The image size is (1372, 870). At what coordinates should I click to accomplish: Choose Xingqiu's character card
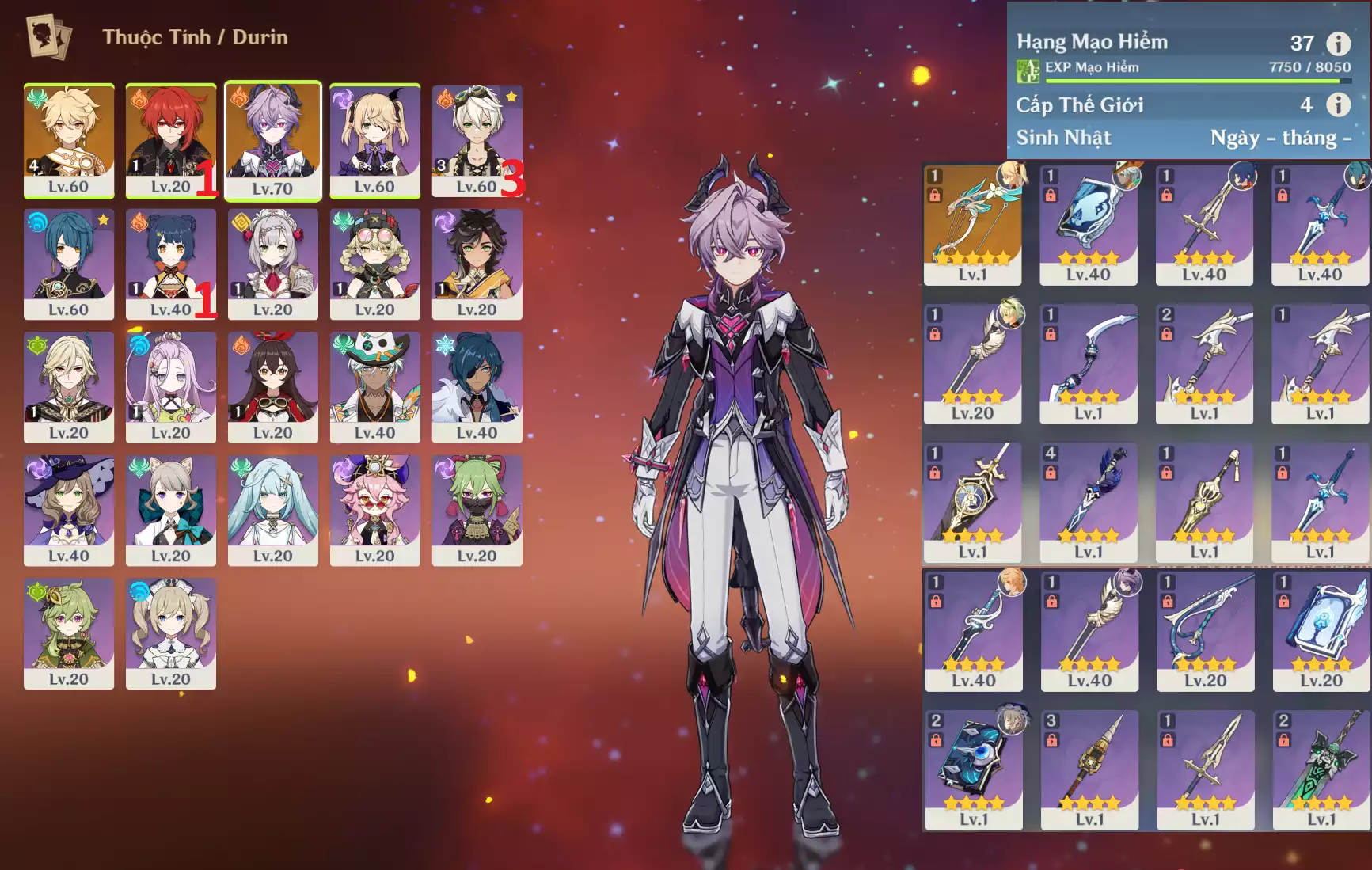click(69, 264)
